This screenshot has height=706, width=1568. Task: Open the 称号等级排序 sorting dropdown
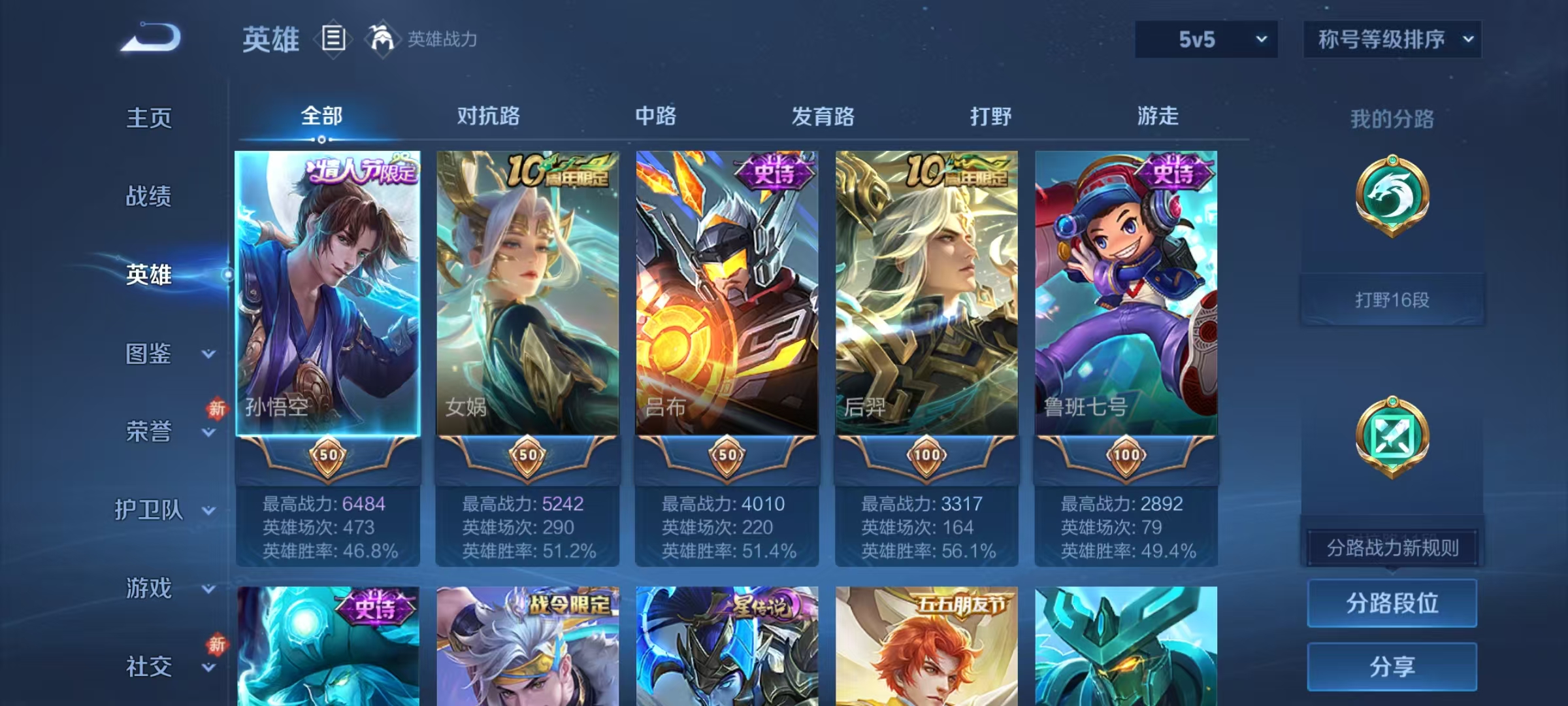click(x=1392, y=39)
